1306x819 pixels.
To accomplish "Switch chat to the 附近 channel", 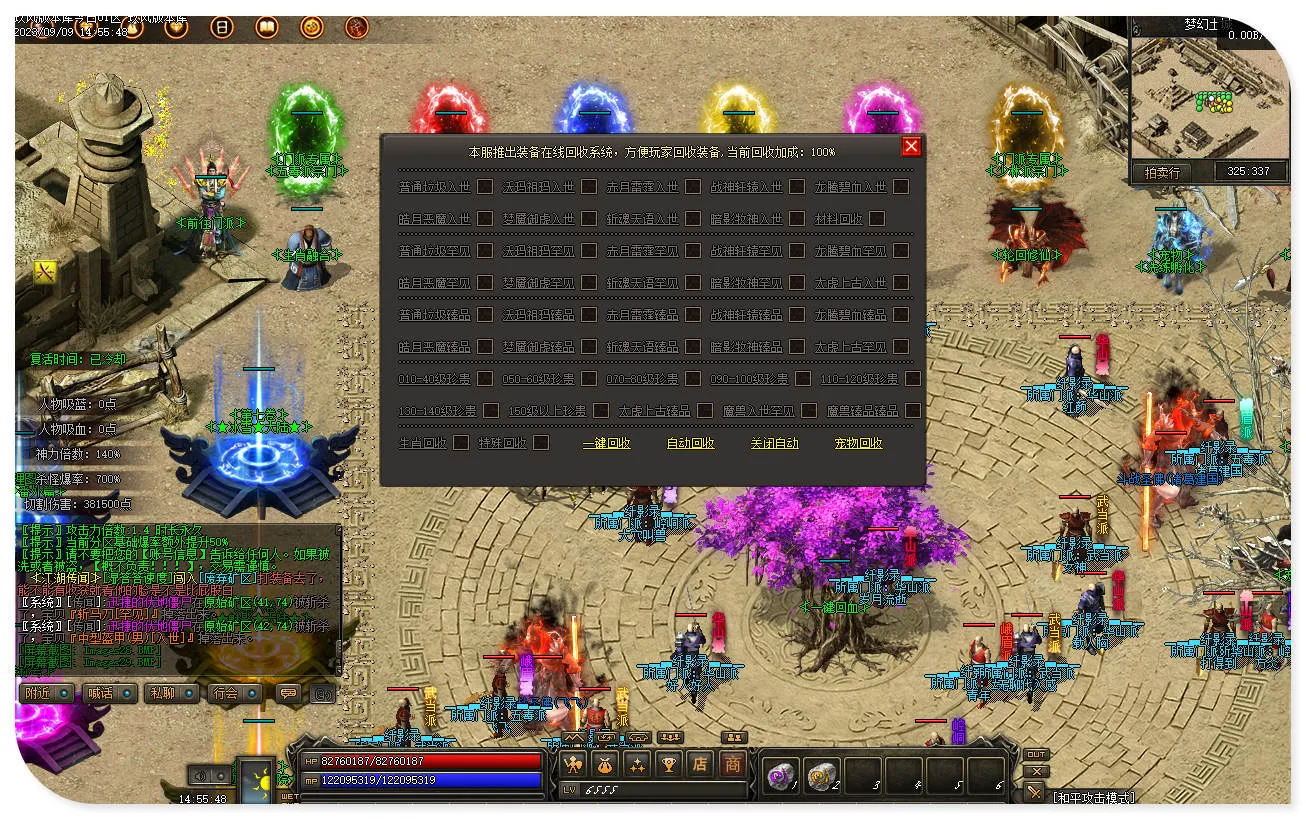I will (x=47, y=693).
